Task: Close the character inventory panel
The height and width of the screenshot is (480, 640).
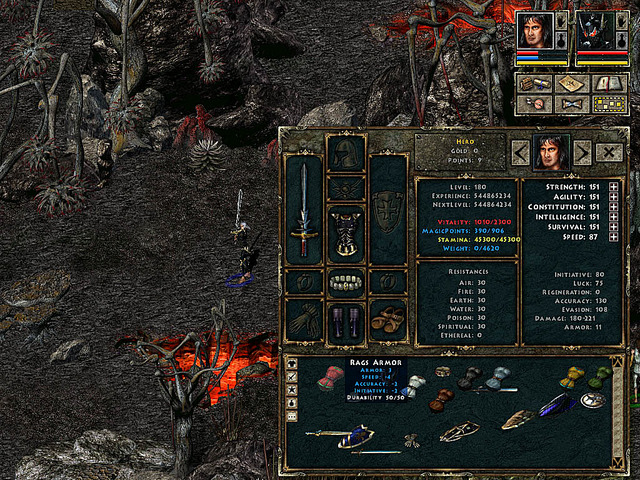Action: (x=608, y=153)
